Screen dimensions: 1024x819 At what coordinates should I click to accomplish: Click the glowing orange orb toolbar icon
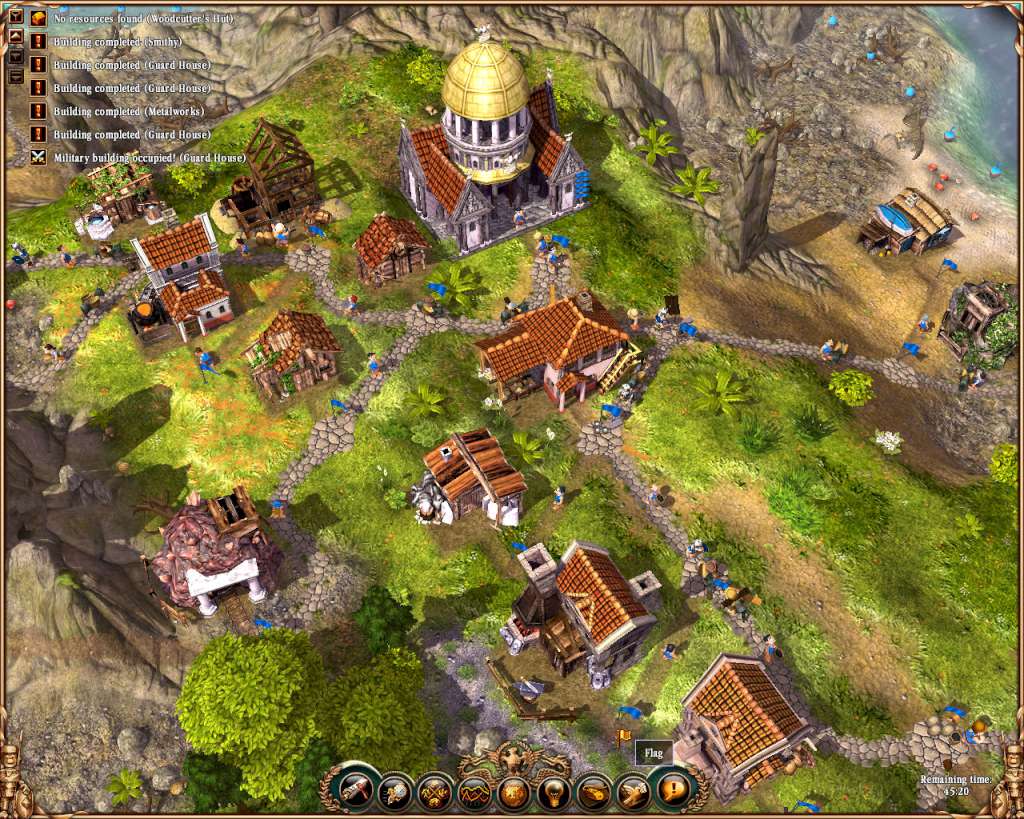[x=515, y=792]
